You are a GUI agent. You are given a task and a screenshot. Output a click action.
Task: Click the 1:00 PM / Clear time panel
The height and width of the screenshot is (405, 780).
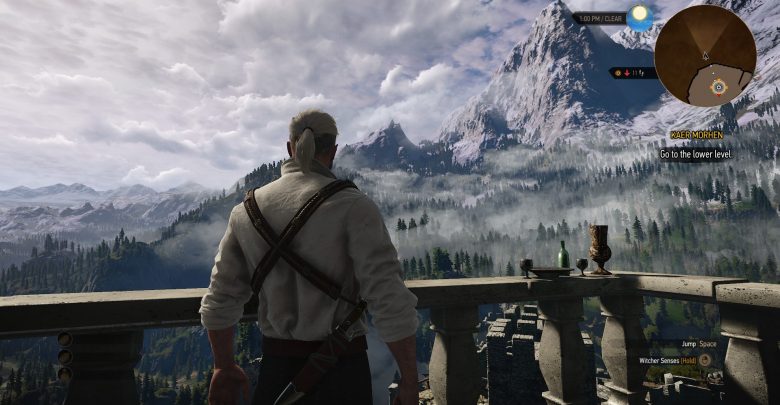(x=599, y=18)
